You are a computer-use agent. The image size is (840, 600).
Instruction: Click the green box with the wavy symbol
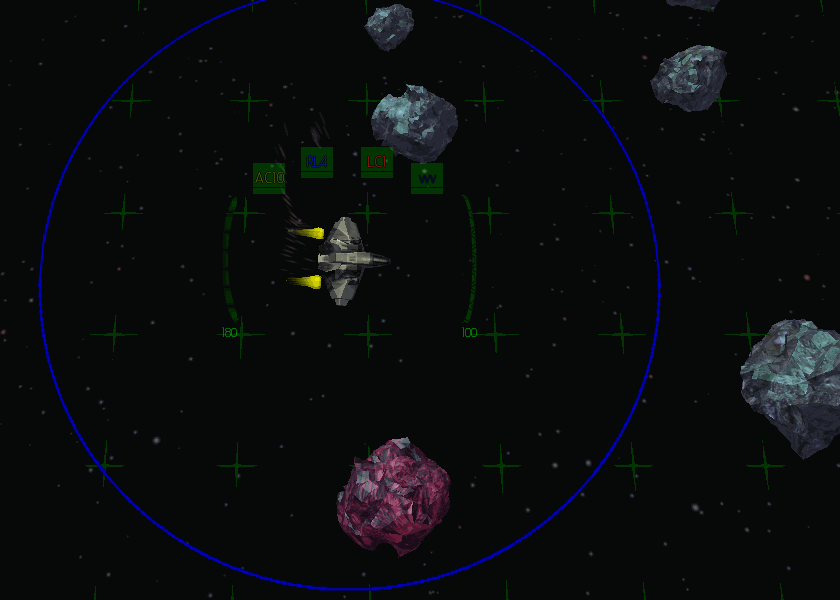(x=427, y=178)
